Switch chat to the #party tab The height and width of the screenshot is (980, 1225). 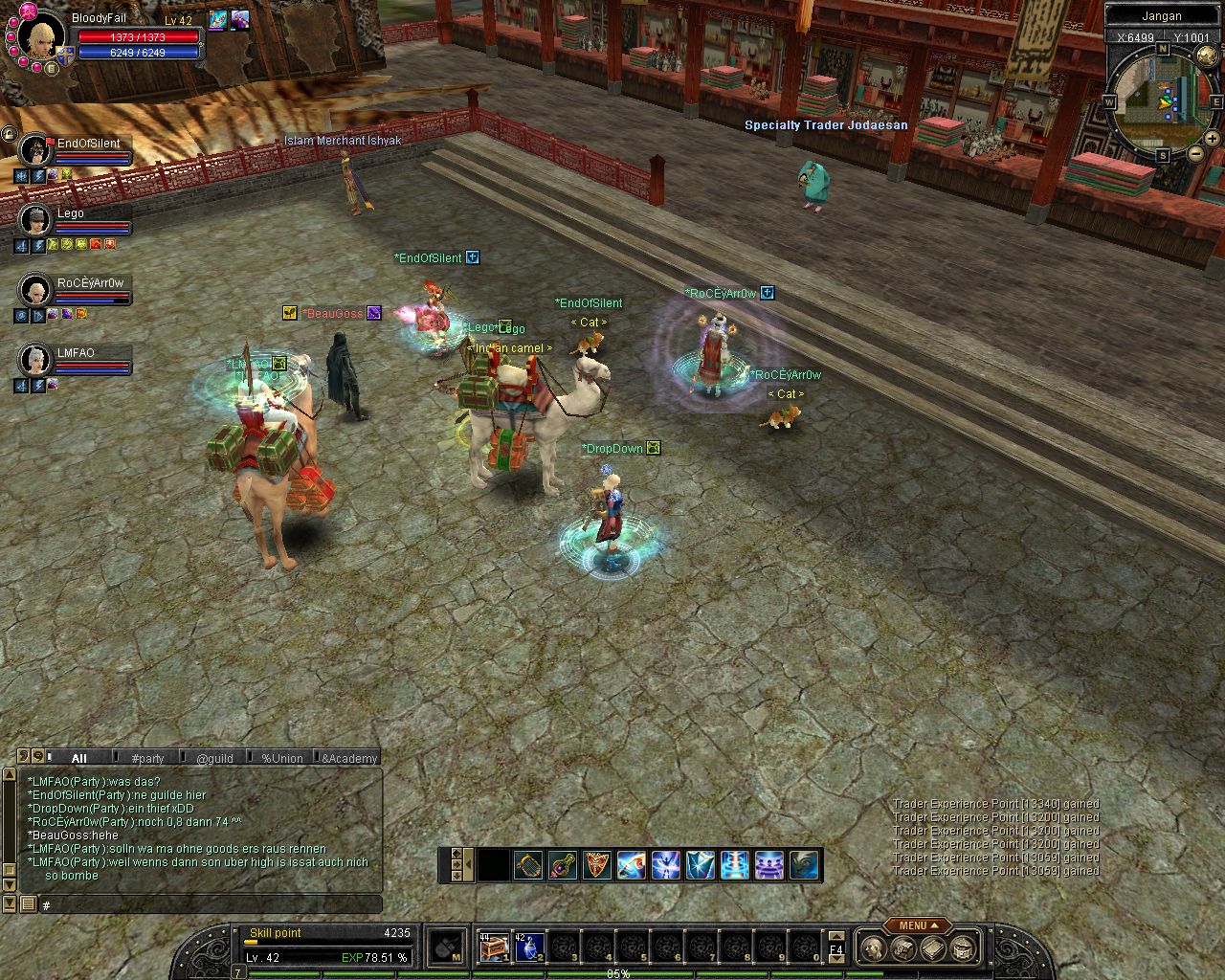pos(147,758)
